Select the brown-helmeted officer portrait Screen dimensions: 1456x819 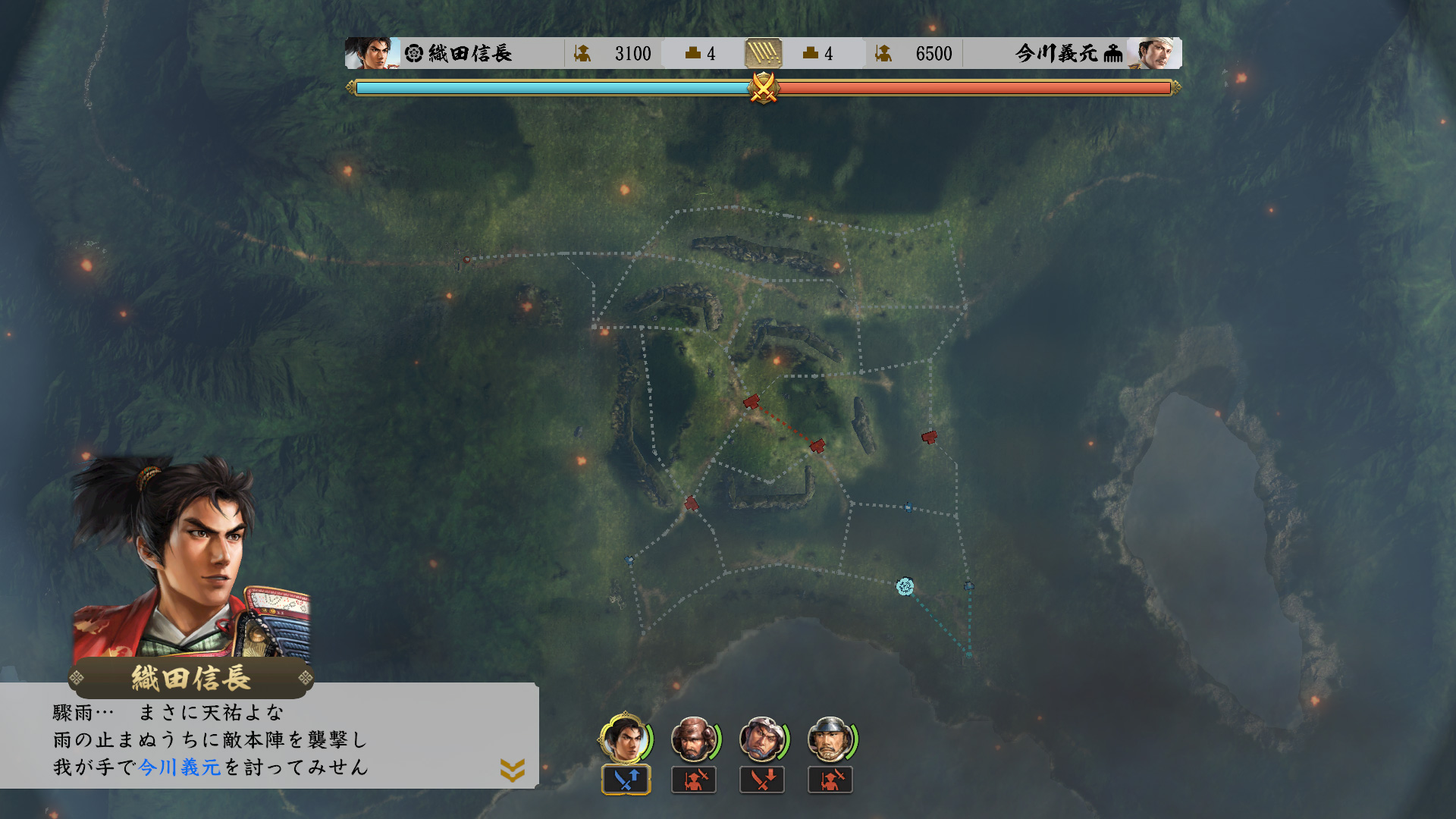tap(693, 739)
